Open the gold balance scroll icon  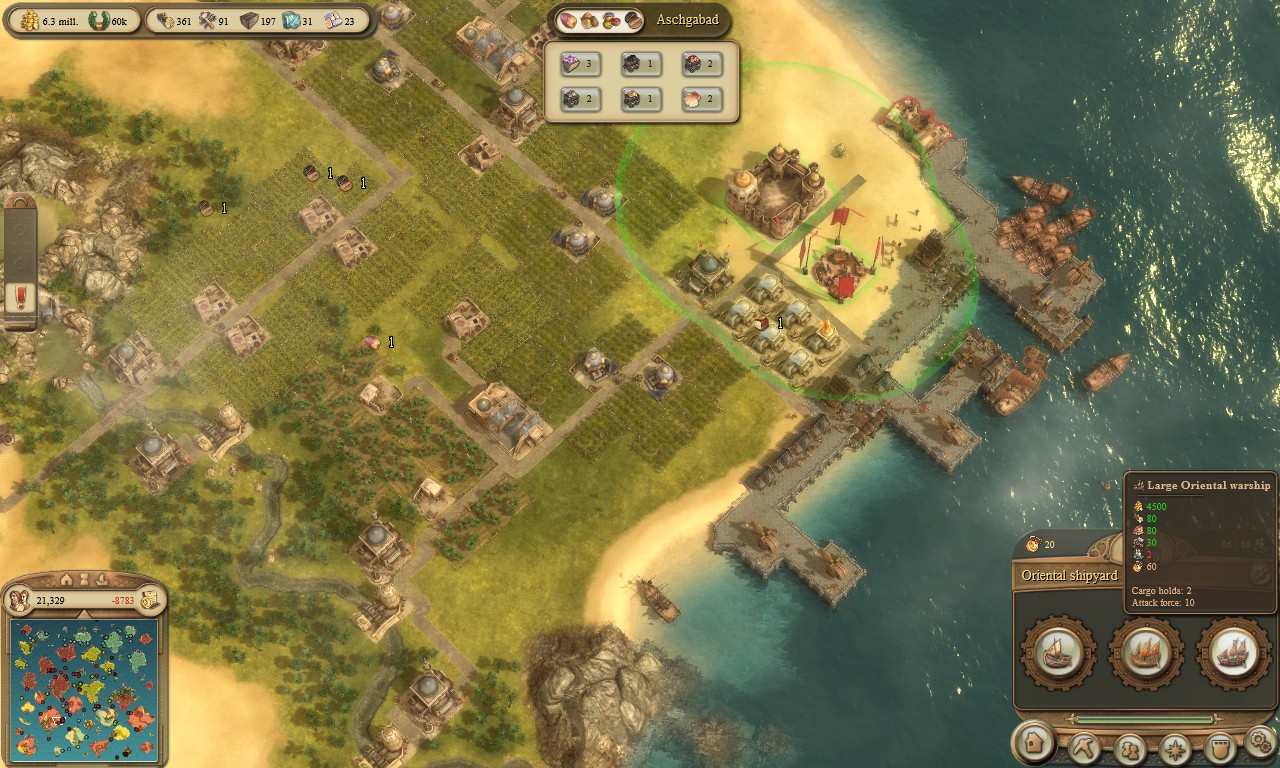[150, 600]
